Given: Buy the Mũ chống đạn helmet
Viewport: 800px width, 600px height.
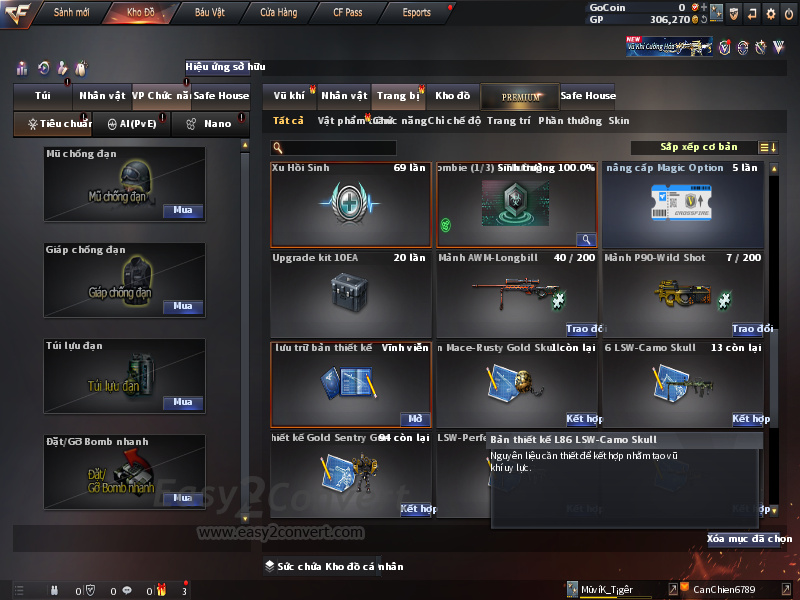Looking at the screenshot, I should (182, 211).
